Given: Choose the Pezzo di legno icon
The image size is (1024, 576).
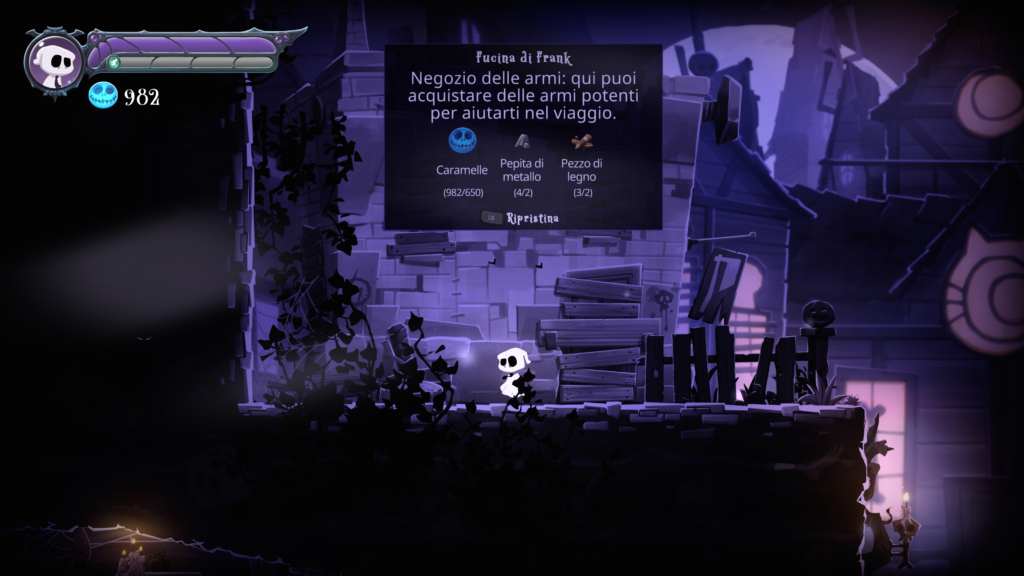Looking at the screenshot, I should pos(581,141).
